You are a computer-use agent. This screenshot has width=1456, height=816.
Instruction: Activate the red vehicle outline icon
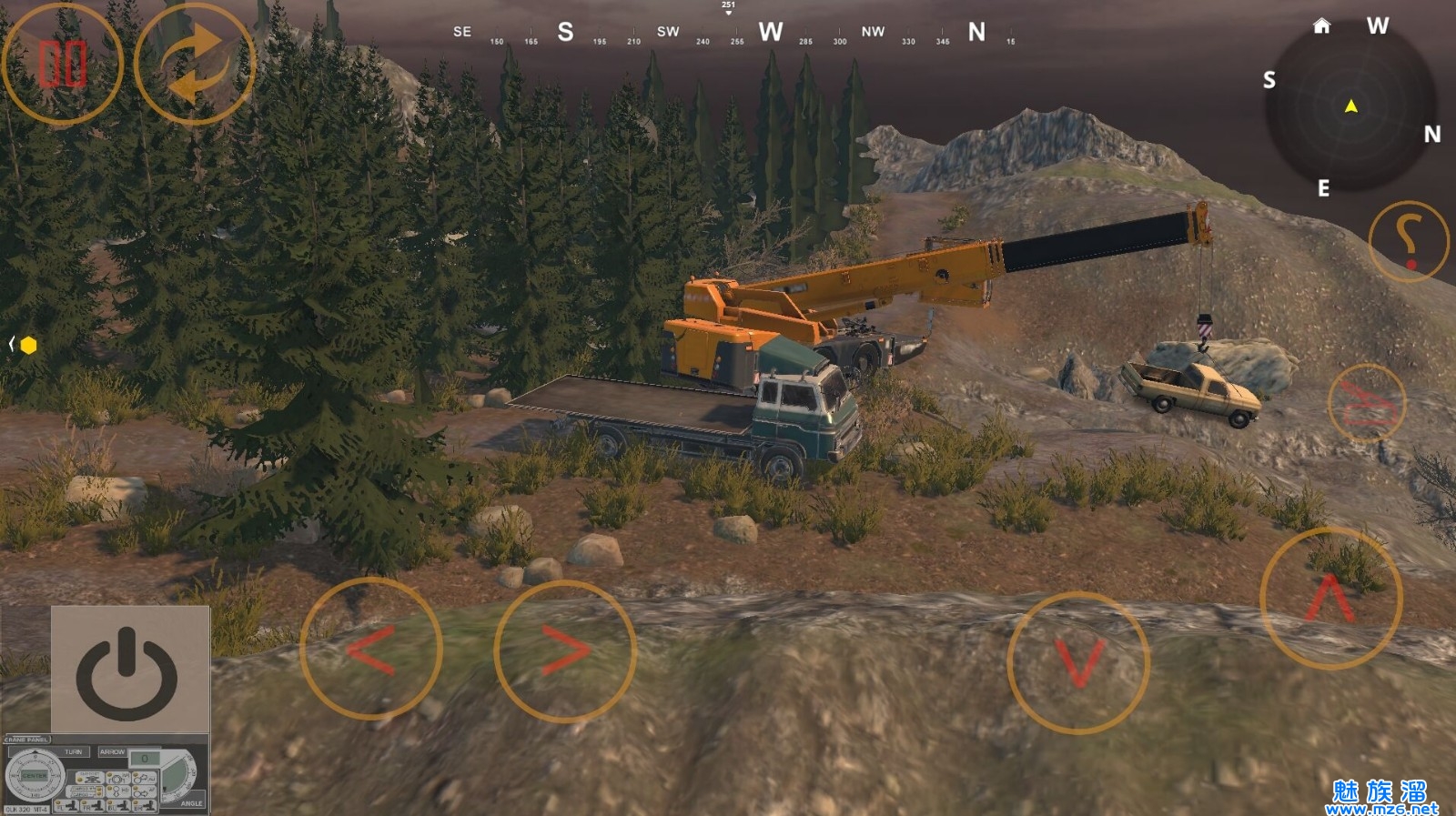pyautogui.click(x=1367, y=403)
